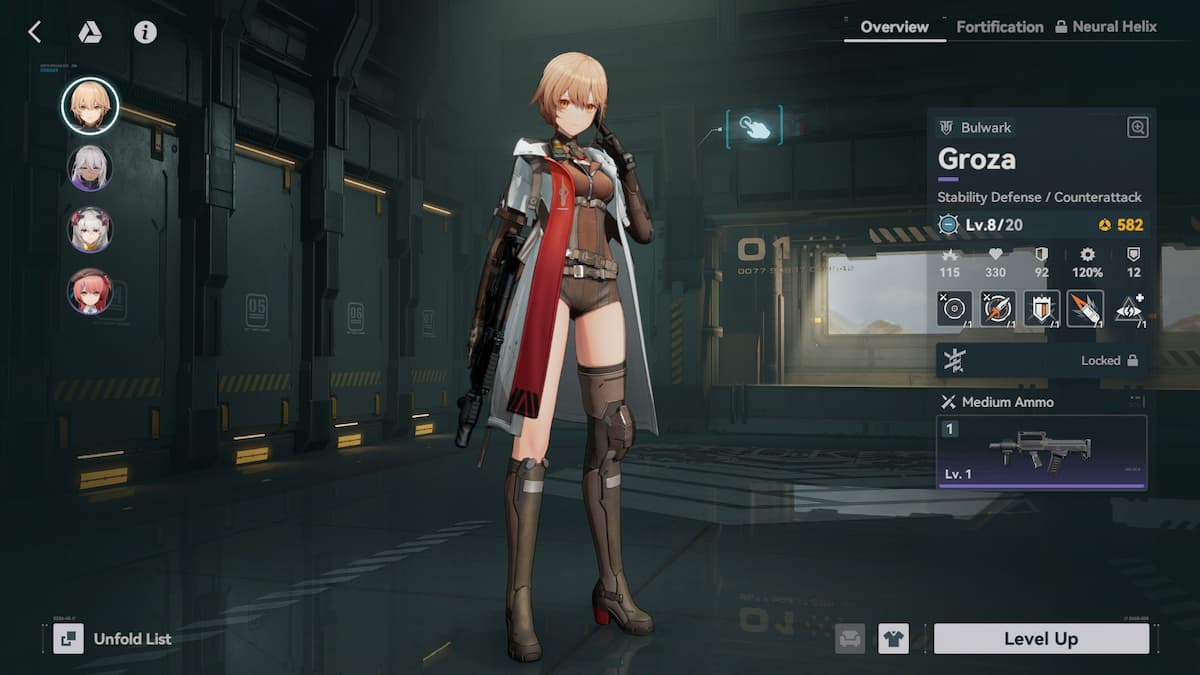Expand the Unfold List button
This screenshot has width=1200, height=675.
(113, 638)
